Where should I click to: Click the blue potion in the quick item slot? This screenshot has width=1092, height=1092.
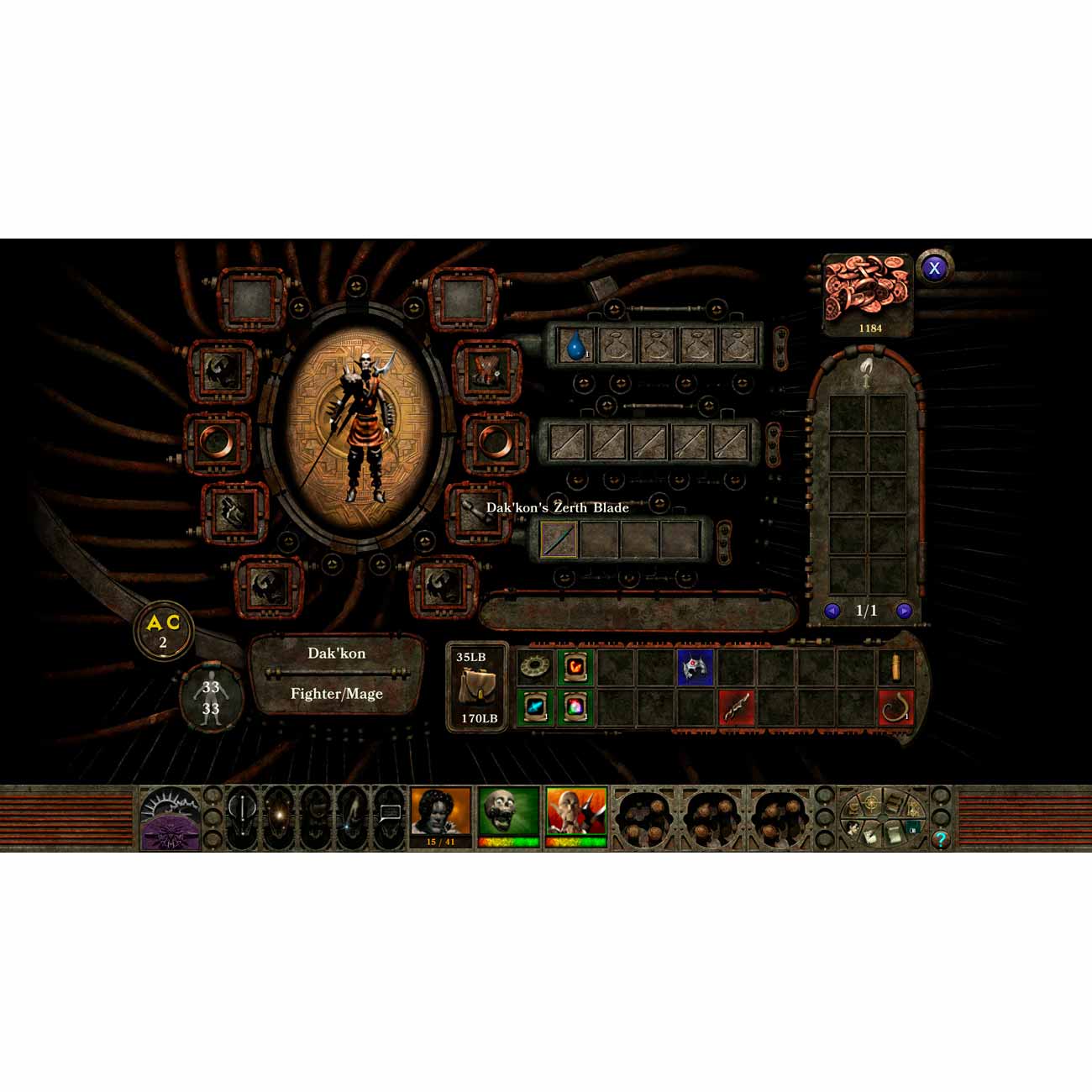coord(574,344)
